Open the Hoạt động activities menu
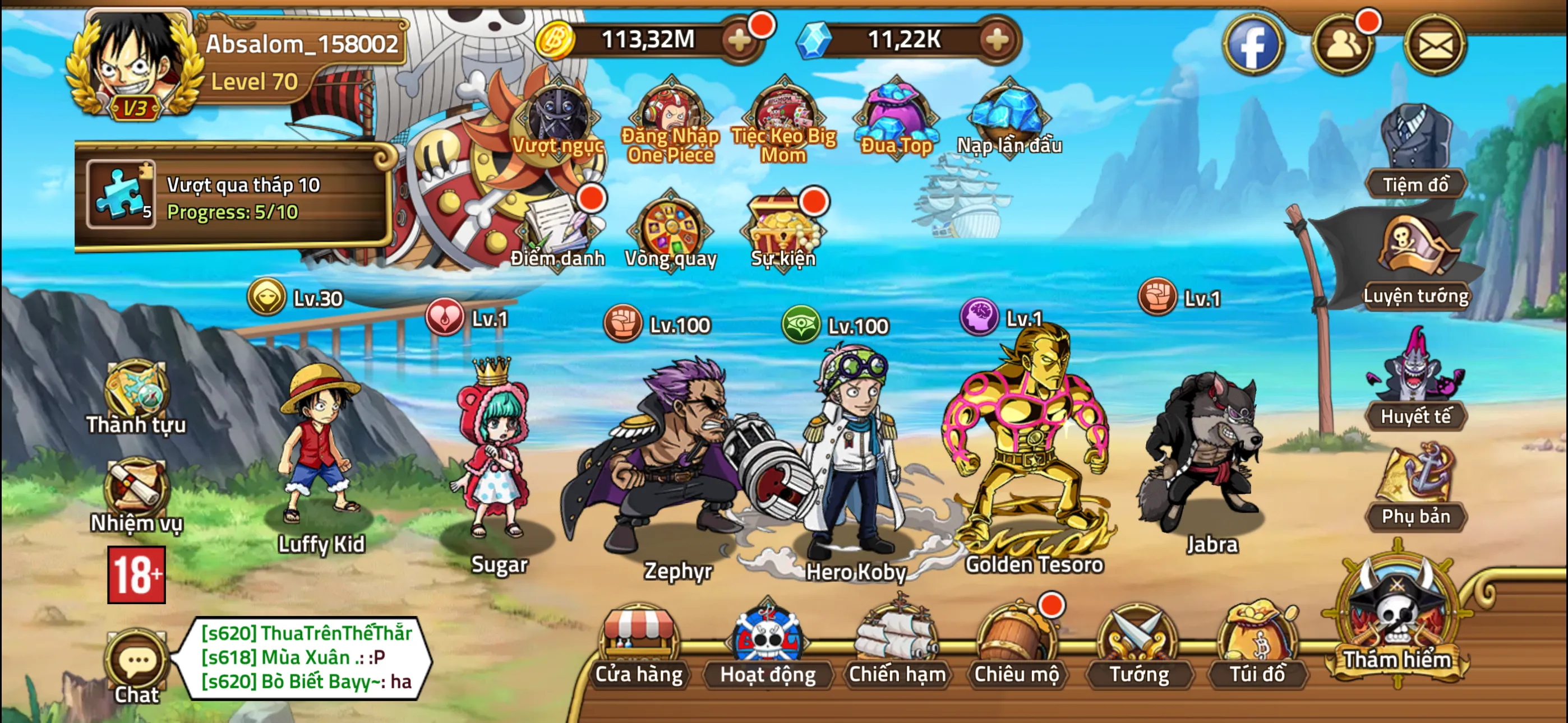This screenshot has width=1568, height=723. click(x=768, y=646)
